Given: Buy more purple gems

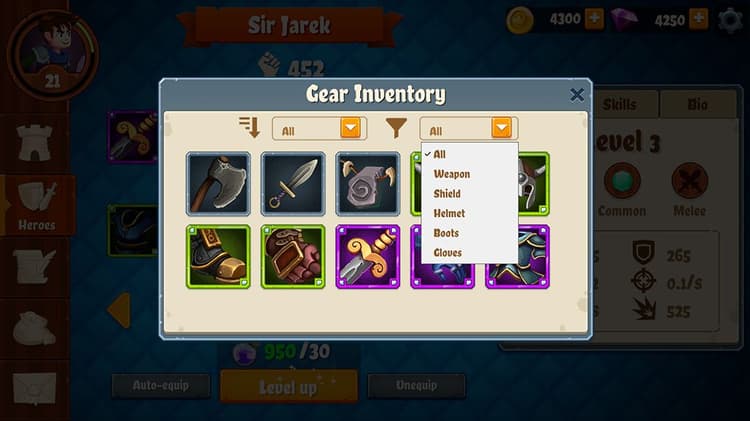Looking at the screenshot, I should 698,19.
